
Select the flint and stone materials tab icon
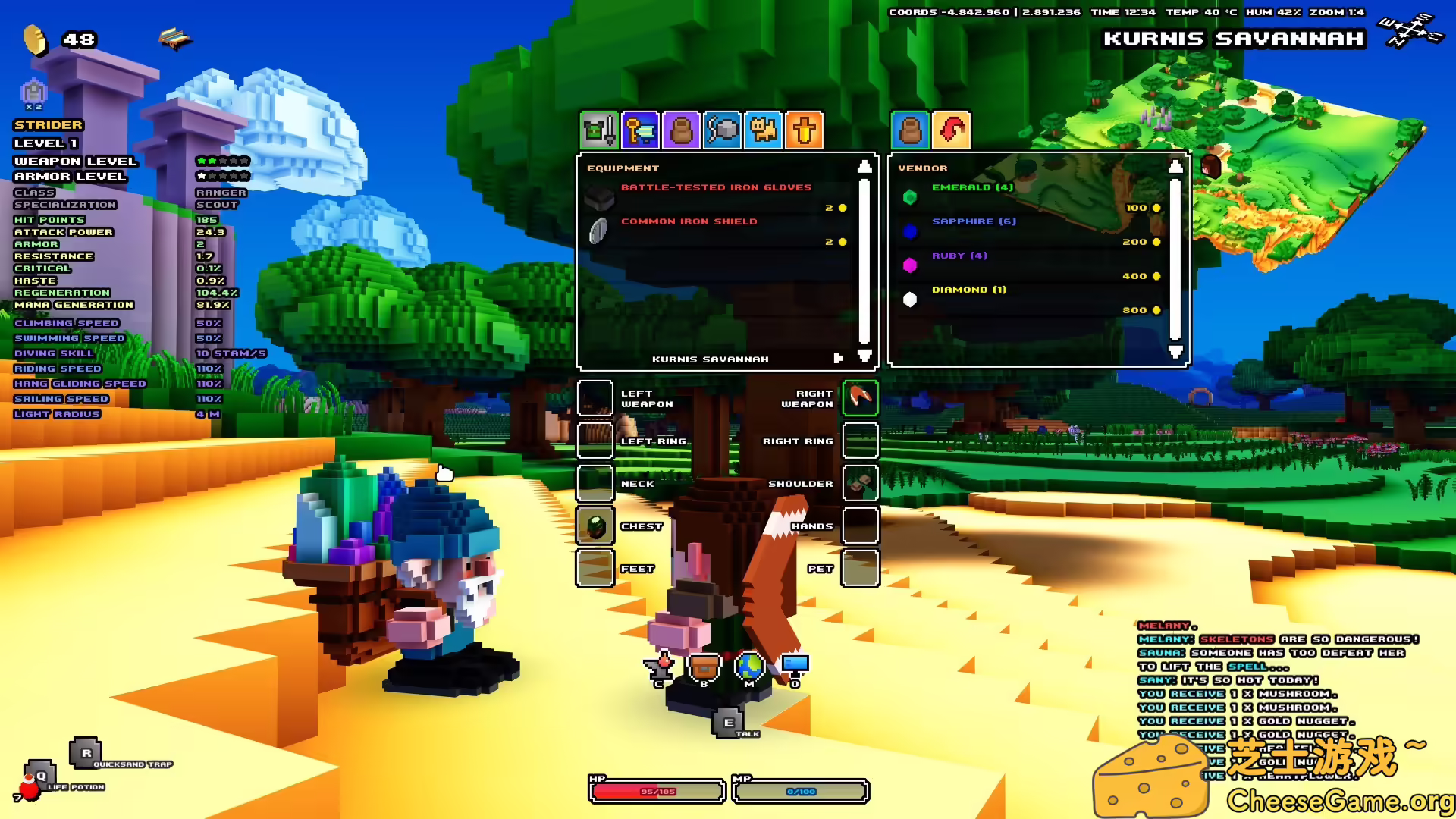tap(722, 130)
